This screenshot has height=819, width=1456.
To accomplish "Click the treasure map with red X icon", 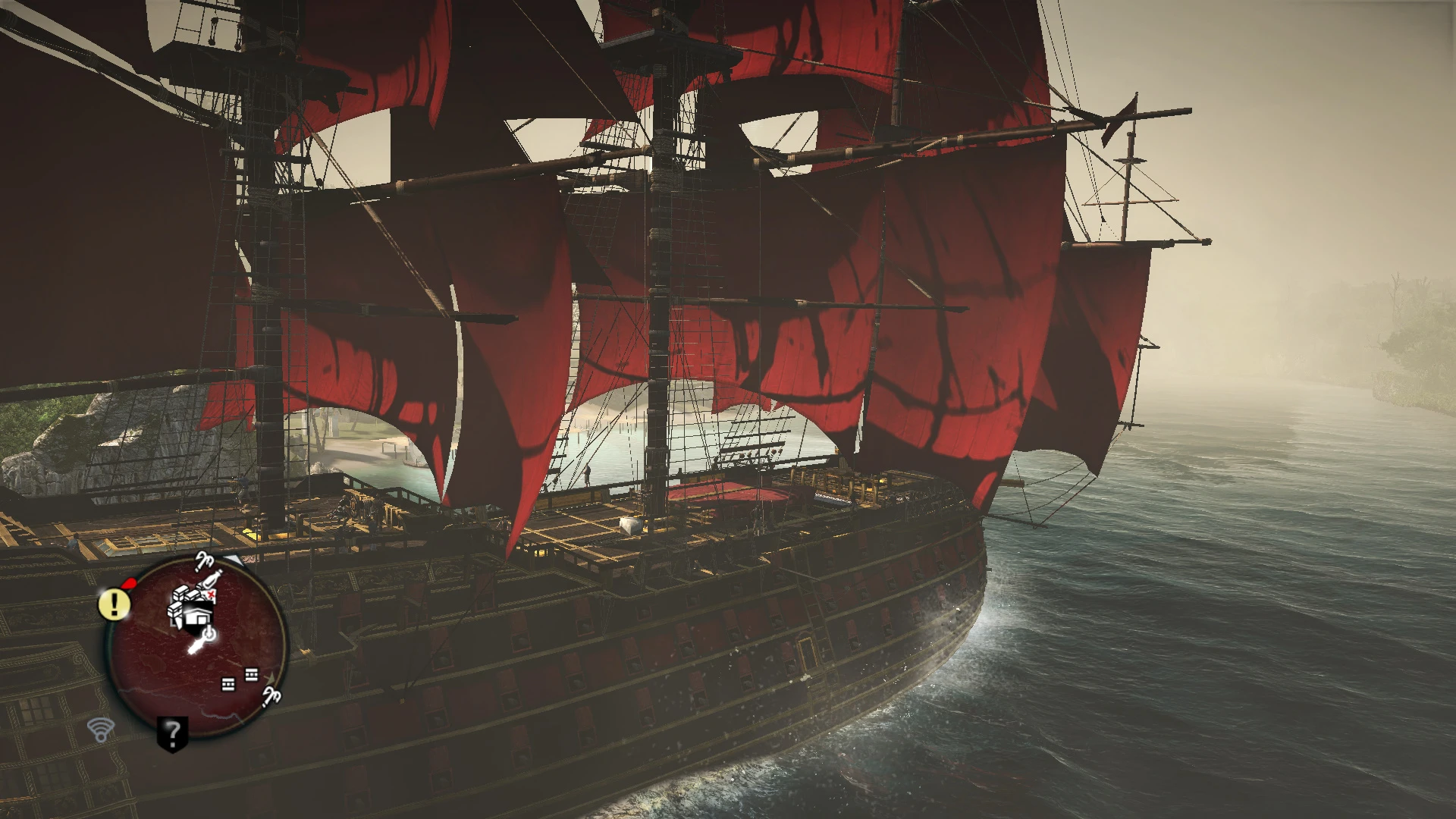I will coord(209,595).
